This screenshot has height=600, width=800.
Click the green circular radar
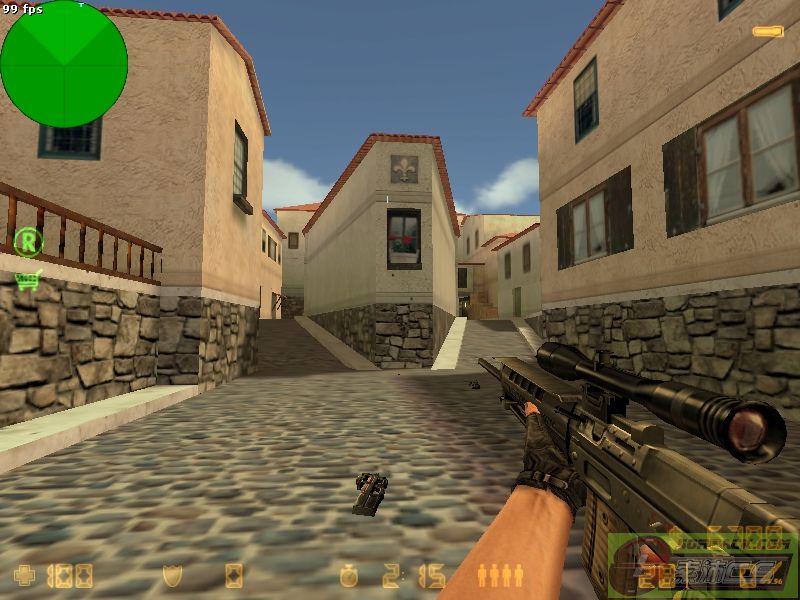[64, 64]
